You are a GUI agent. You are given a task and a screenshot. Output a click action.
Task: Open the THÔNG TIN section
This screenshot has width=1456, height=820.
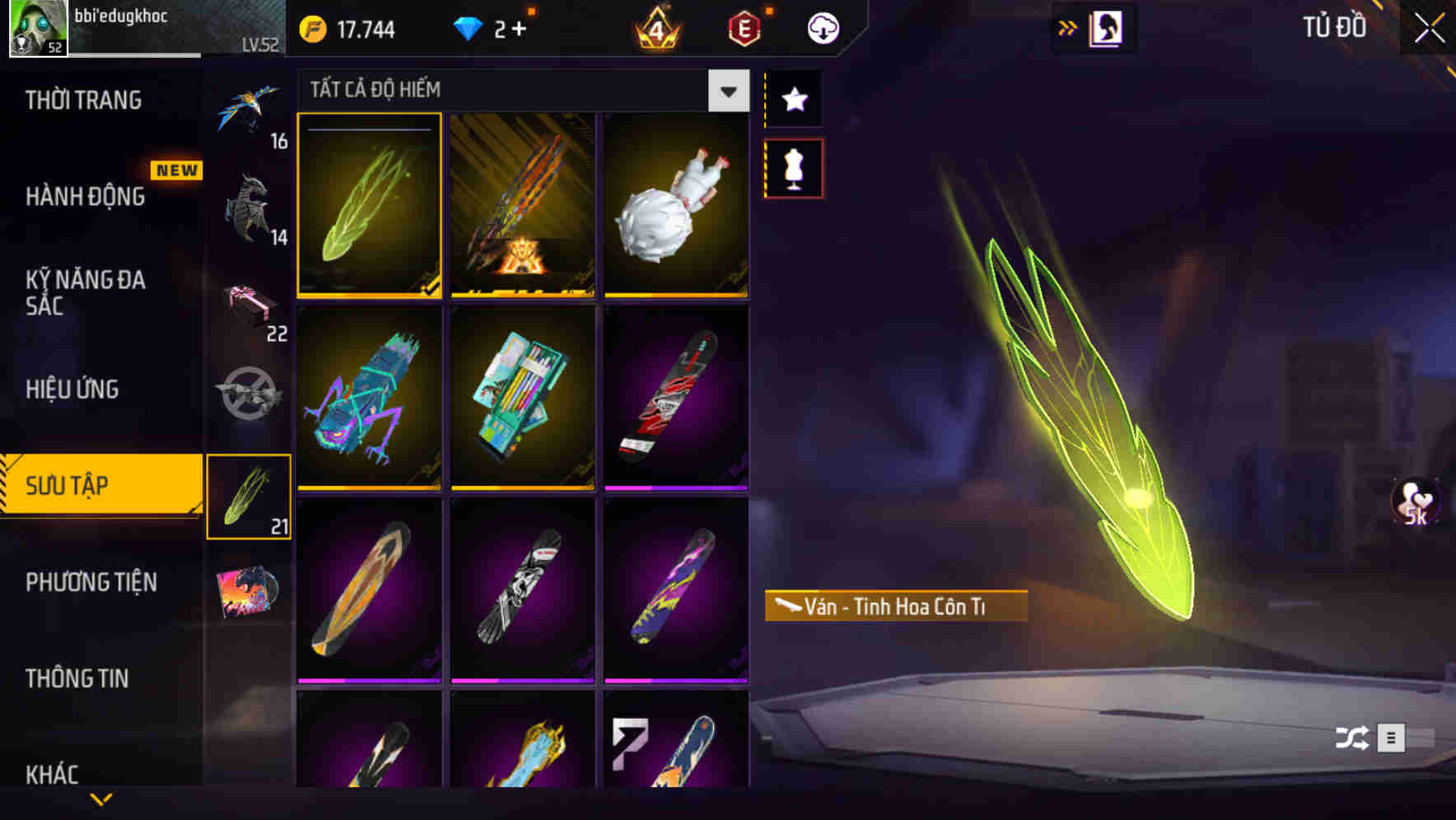point(78,678)
